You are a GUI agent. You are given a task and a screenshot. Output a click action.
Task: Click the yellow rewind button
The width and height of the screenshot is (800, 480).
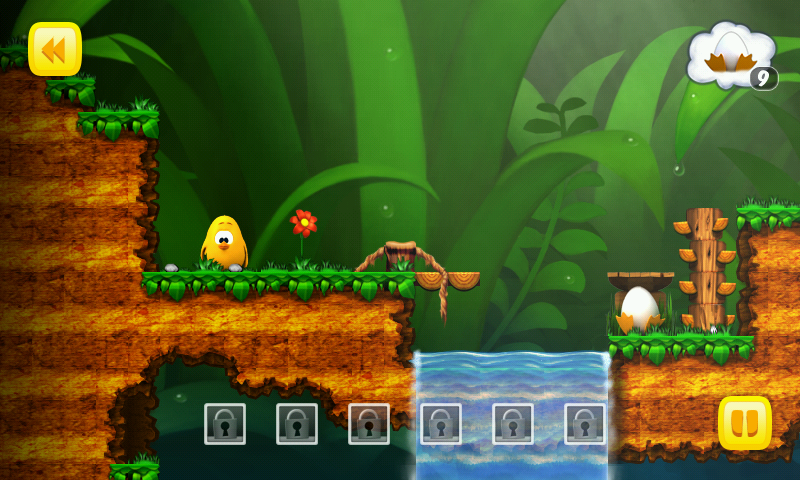tap(55, 49)
